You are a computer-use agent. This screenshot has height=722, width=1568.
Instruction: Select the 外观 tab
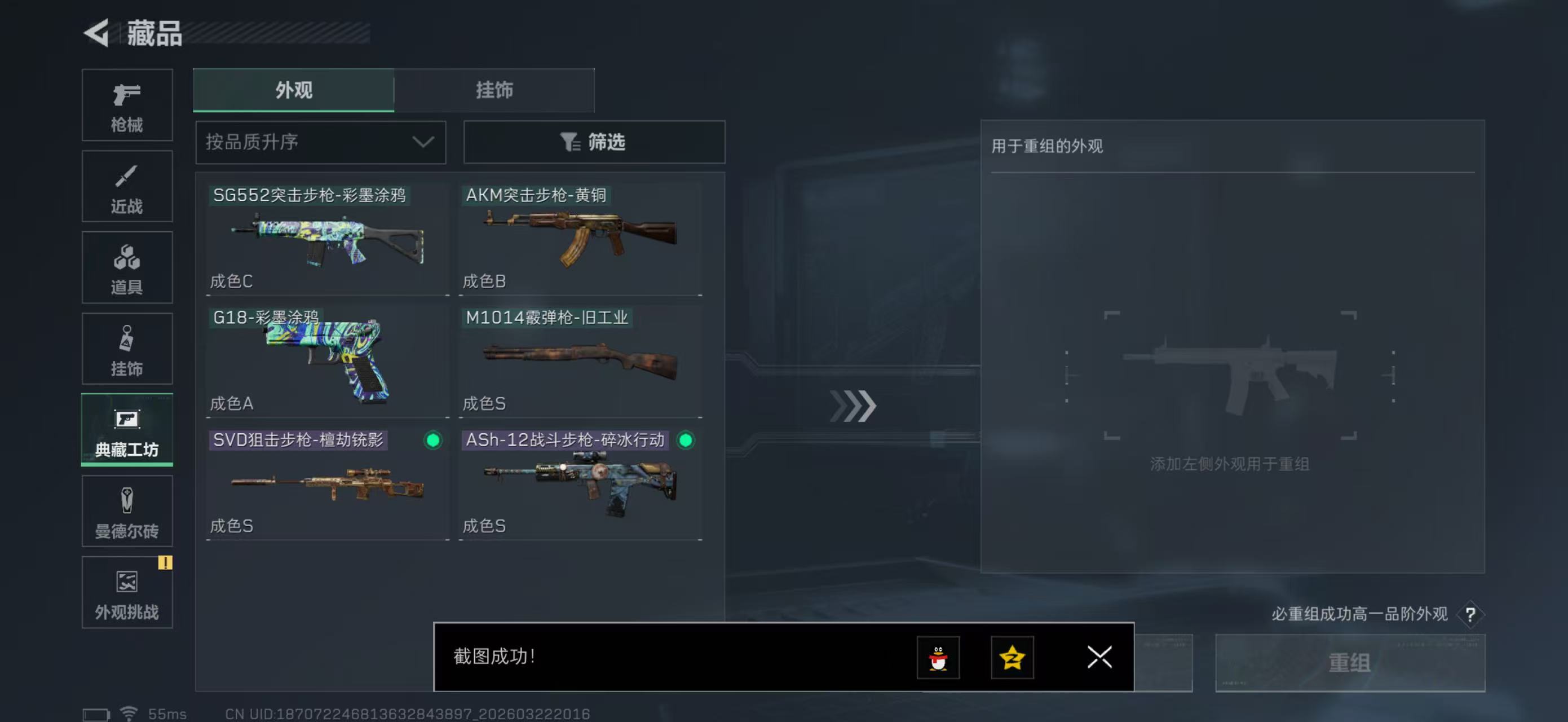coord(294,90)
